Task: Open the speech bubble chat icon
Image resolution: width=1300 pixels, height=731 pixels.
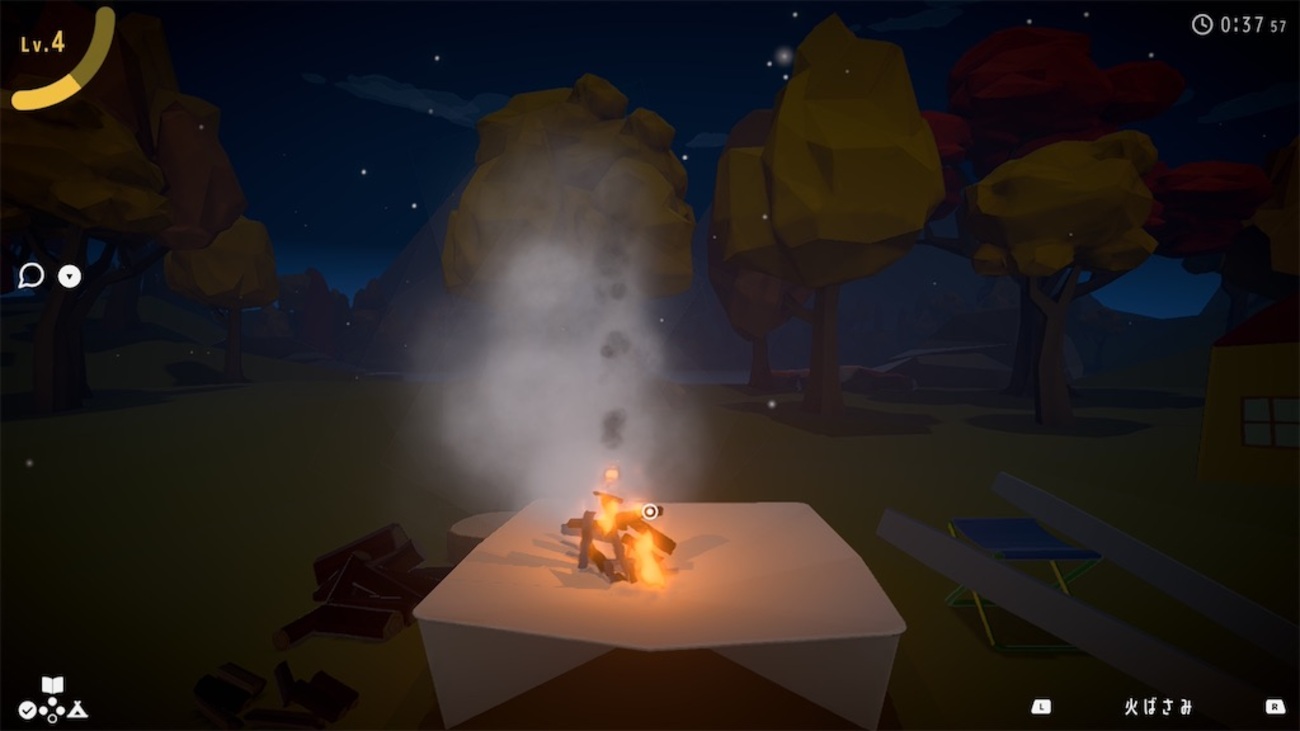Action: pyautogui.click(x=31, y=276)
